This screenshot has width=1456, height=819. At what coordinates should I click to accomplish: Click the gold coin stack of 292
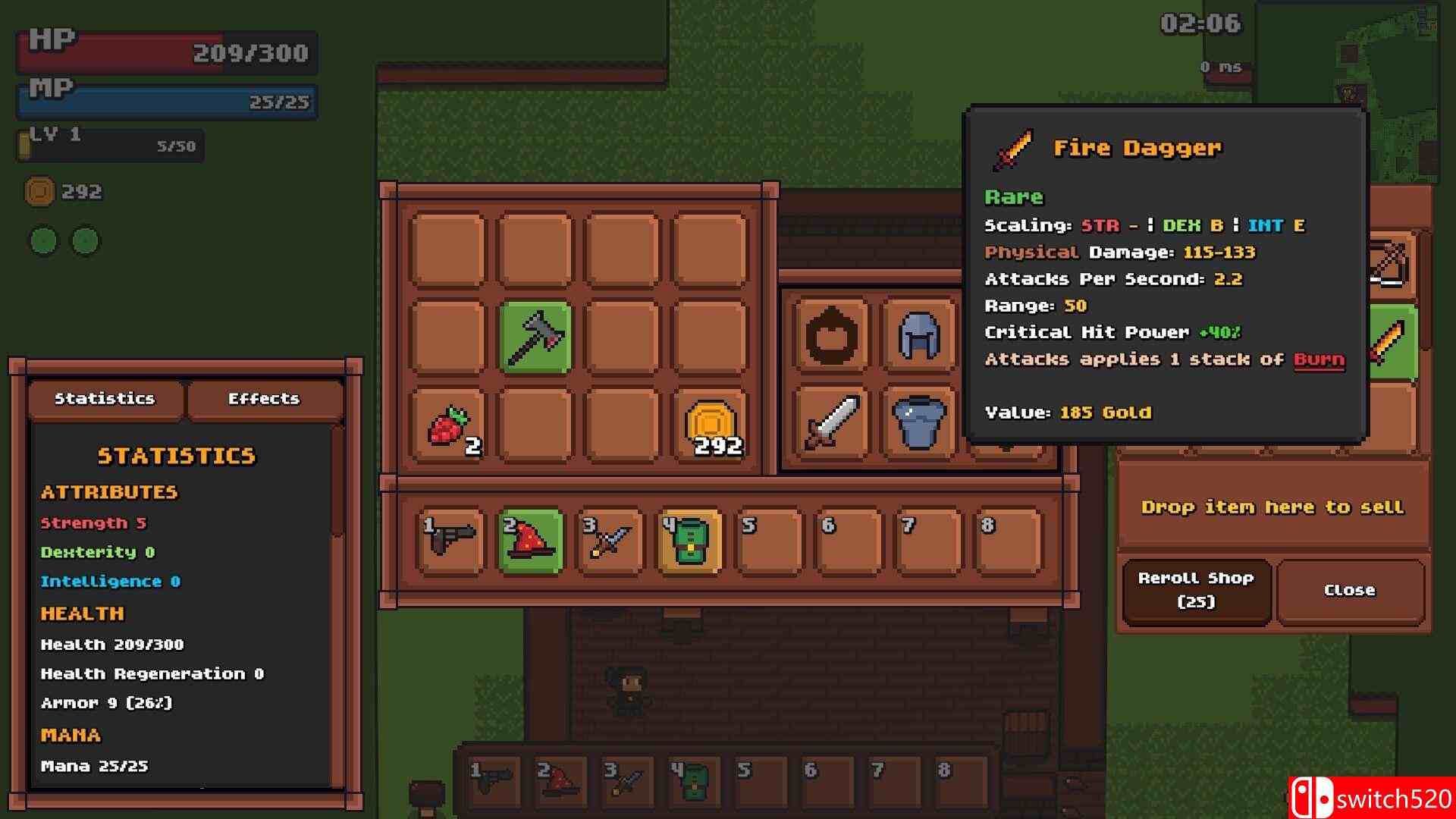pos(710,425)
